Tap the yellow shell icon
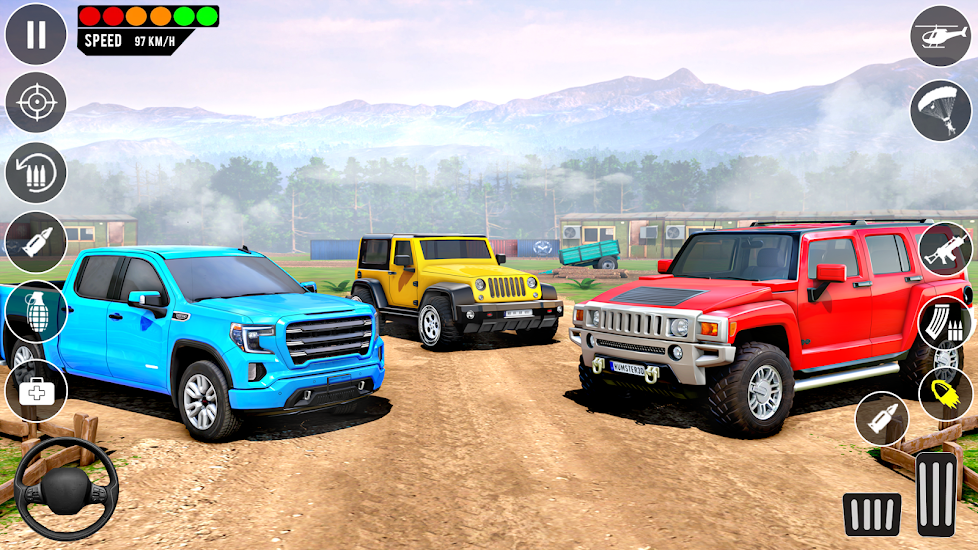Image resolution: width=978 pixels, height=550 pixels. pos(945,394)
